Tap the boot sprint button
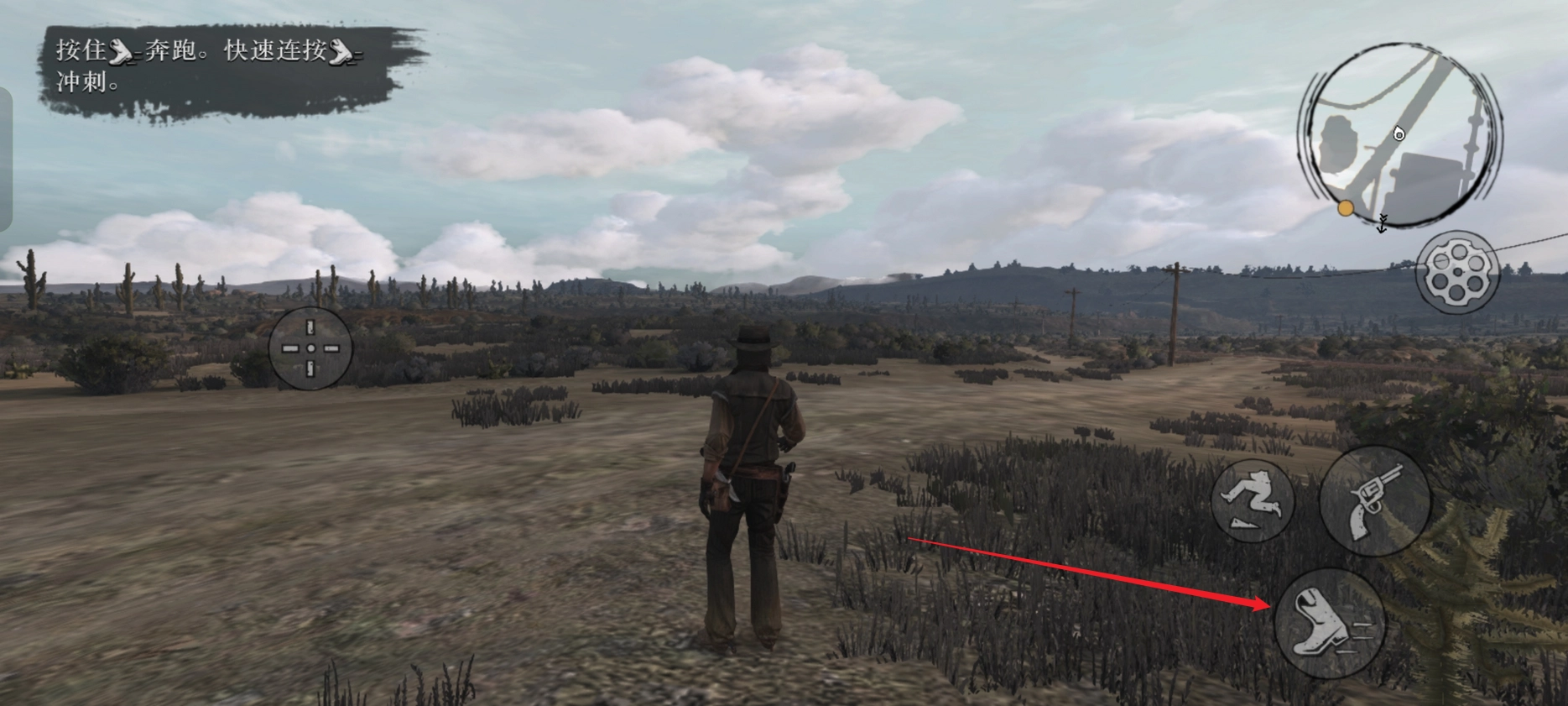 (1329, 623)
